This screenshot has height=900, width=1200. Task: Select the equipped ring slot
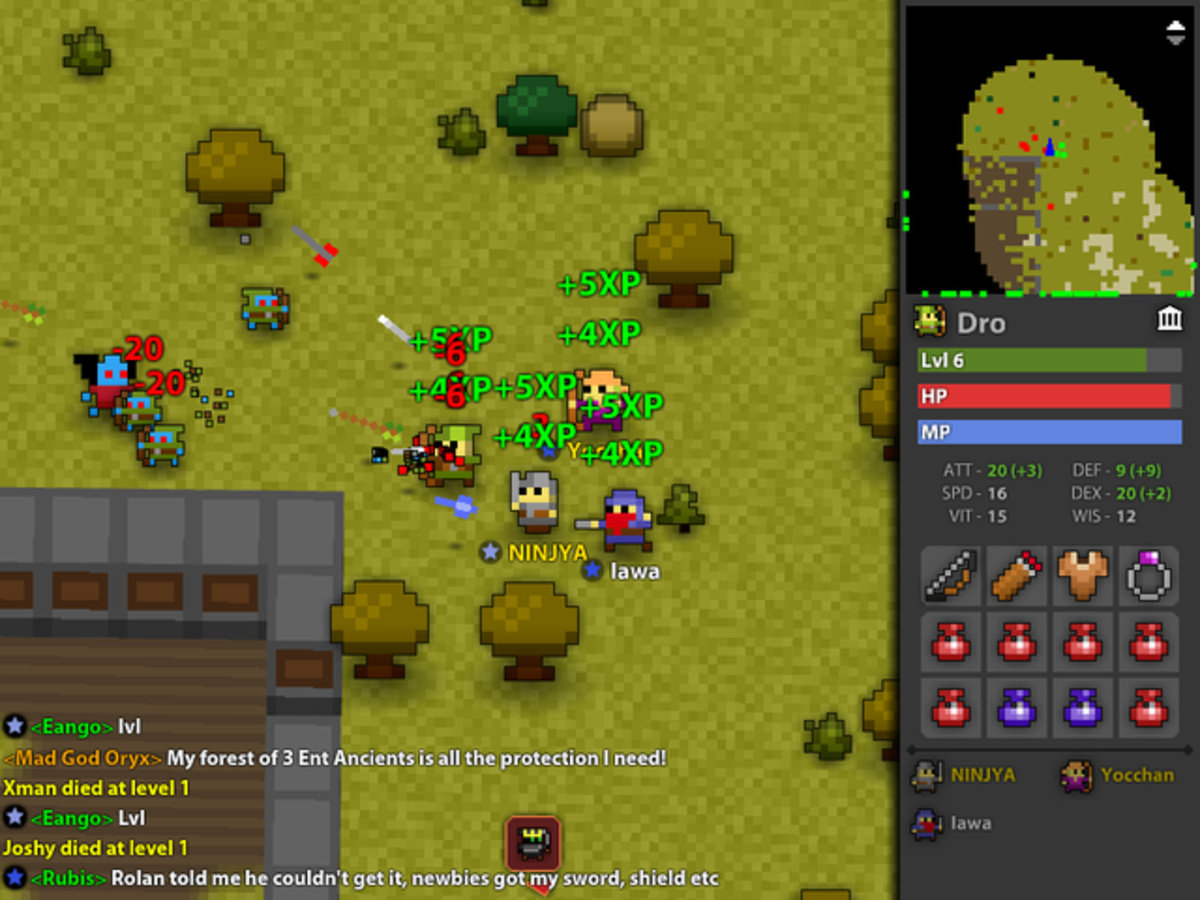click(1148, 575)
